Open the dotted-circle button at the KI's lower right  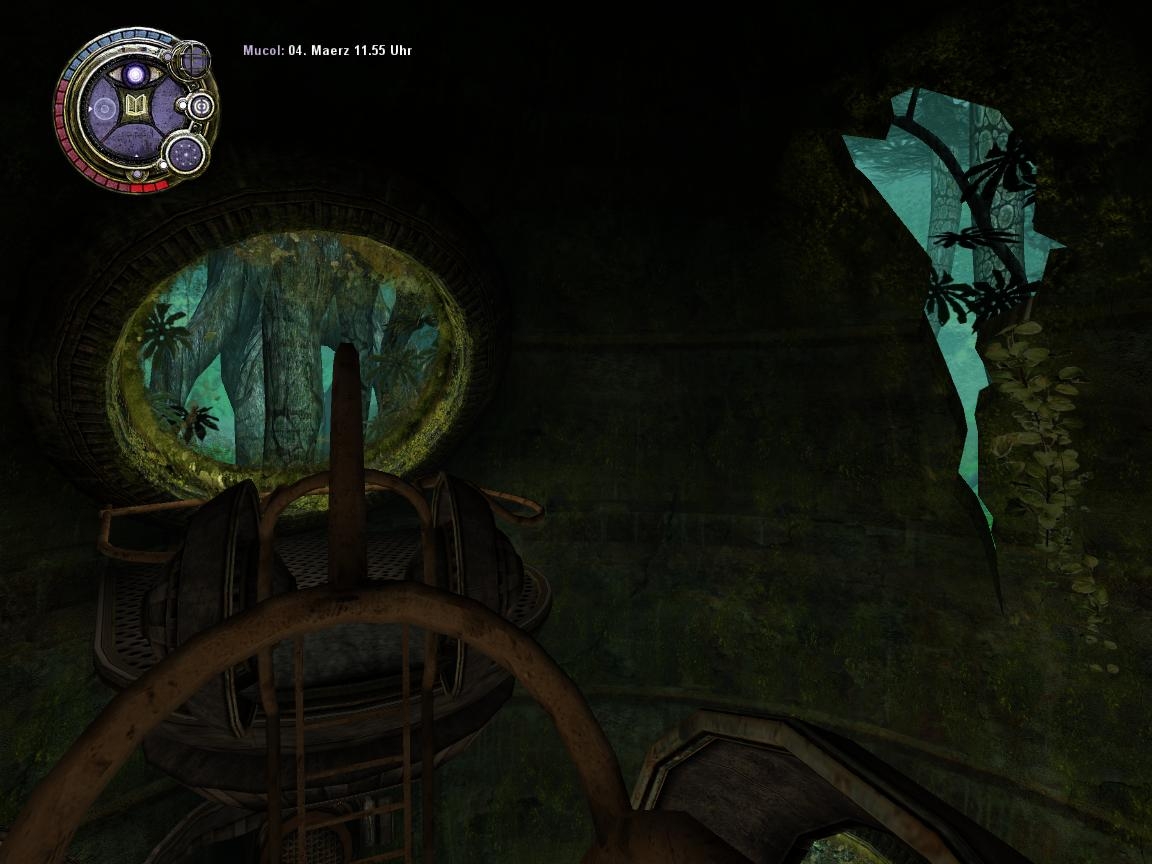186,153
